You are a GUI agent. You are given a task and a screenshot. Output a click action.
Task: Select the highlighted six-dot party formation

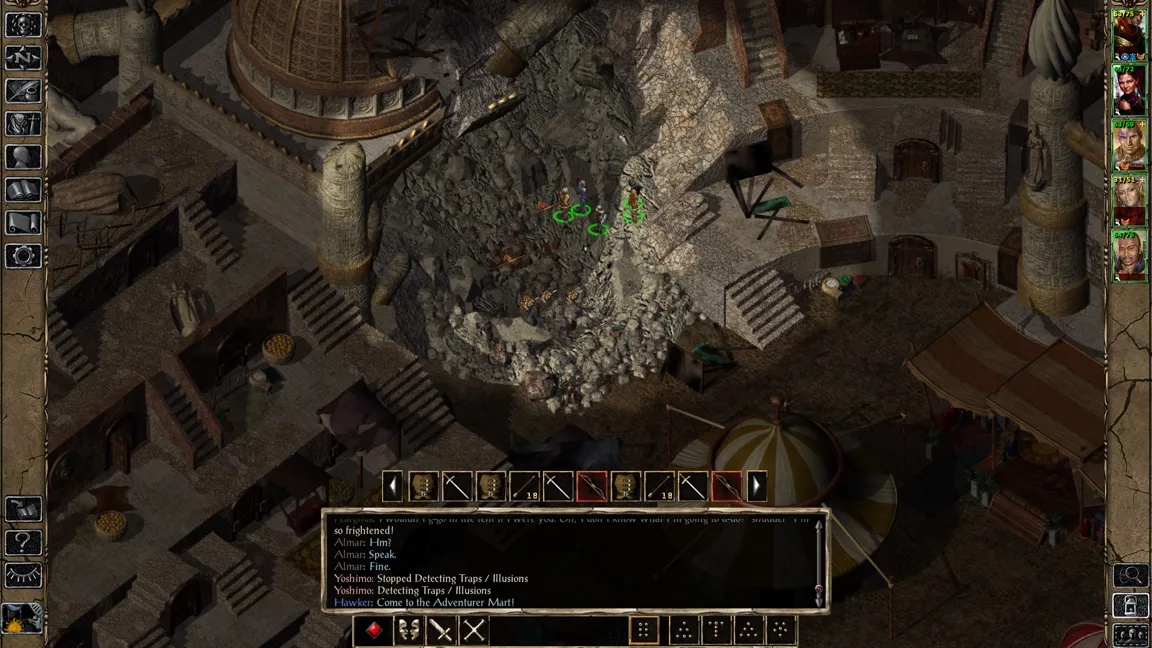pos(644,630)
